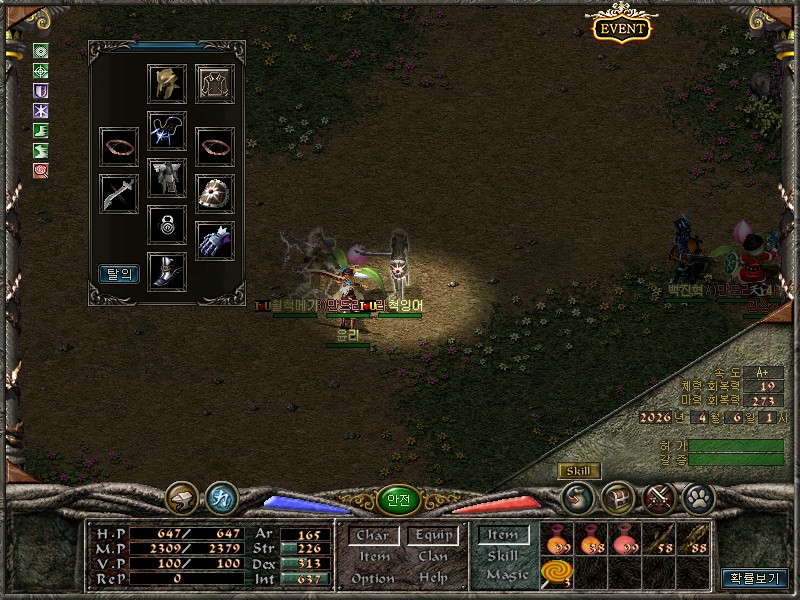This screenshot has height=600, width=800.
Task: Select the curved sword weapon slot
Action: point(119,193)
